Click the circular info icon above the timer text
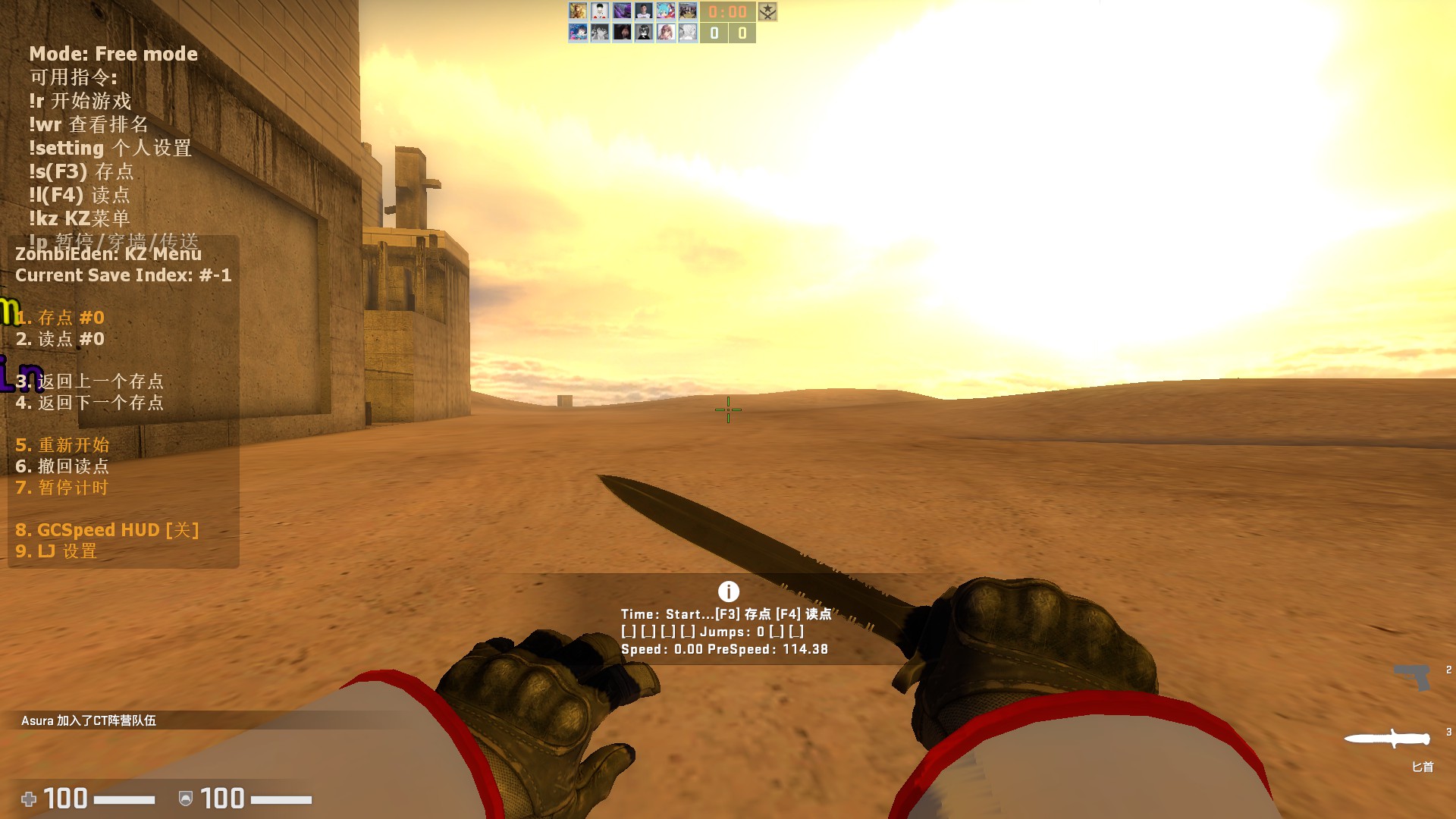Viewport: 1456px width, 819px height. click(x=728, y=590)
